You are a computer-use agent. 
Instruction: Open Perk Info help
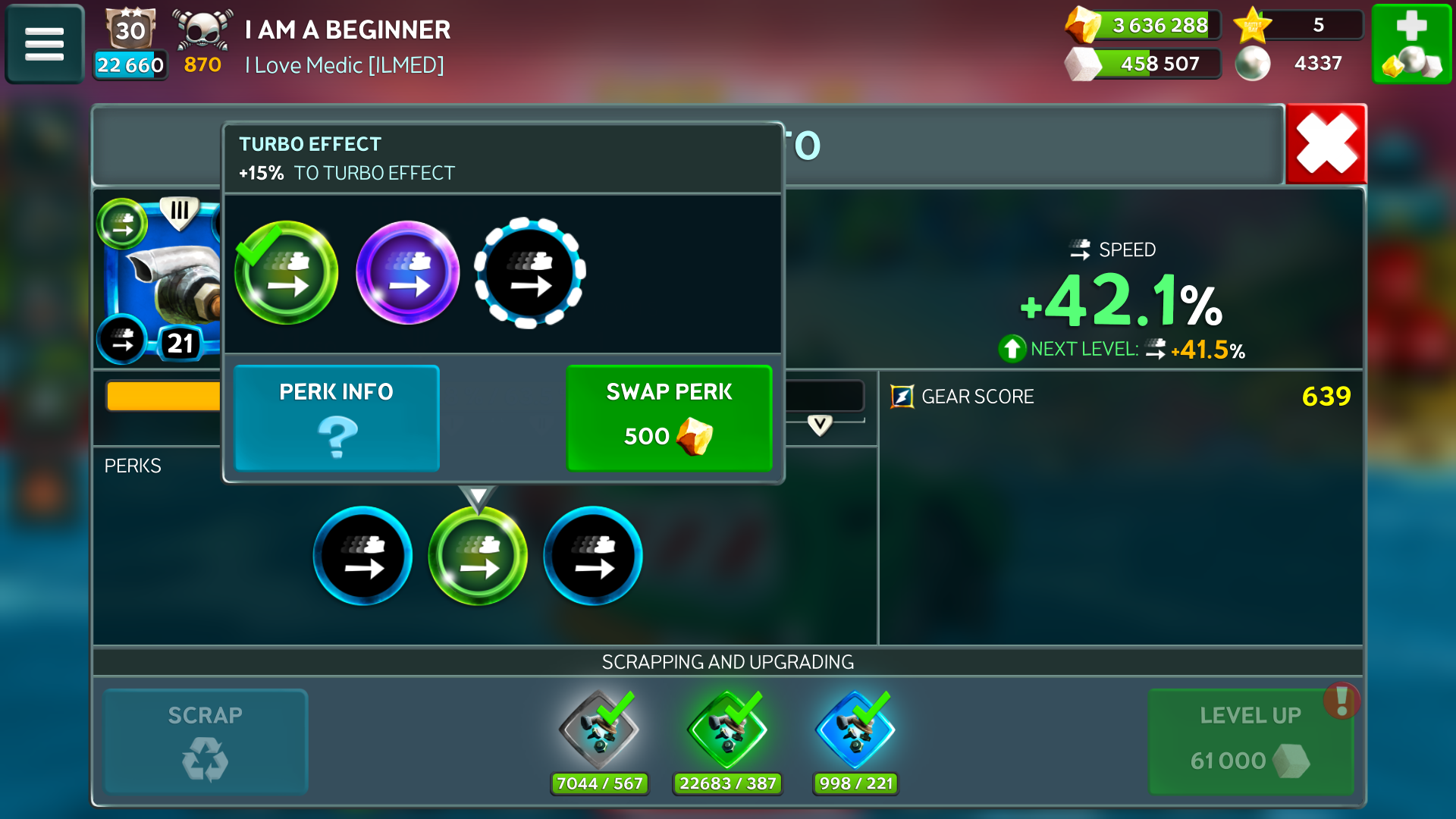point(337,418)
